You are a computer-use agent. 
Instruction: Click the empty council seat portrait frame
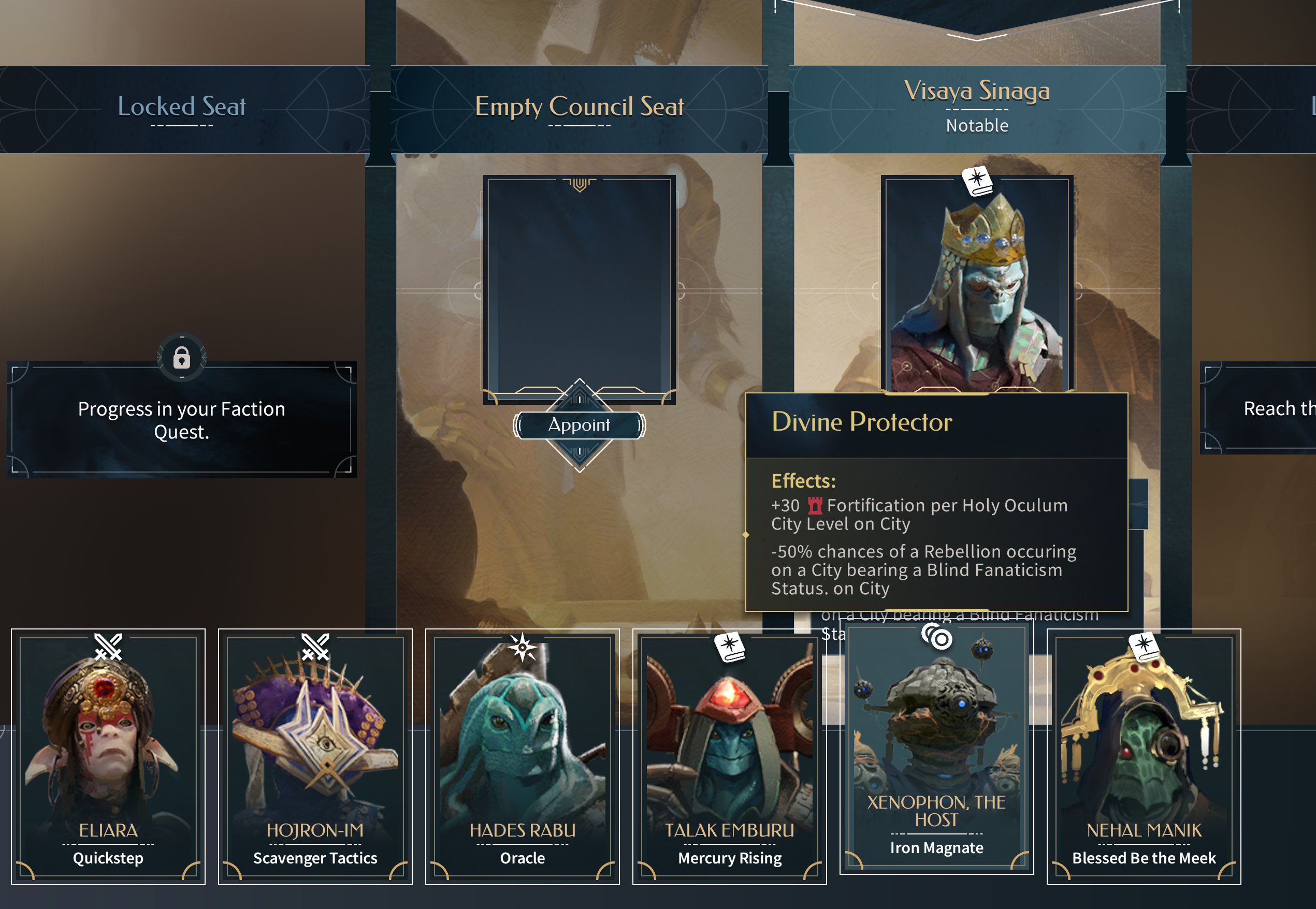[x=579, y=285]
